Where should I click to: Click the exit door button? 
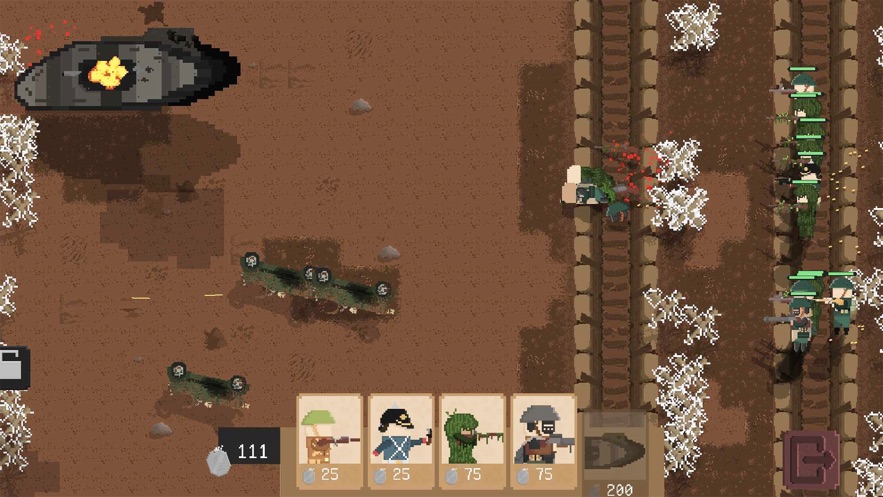point(810,461)
